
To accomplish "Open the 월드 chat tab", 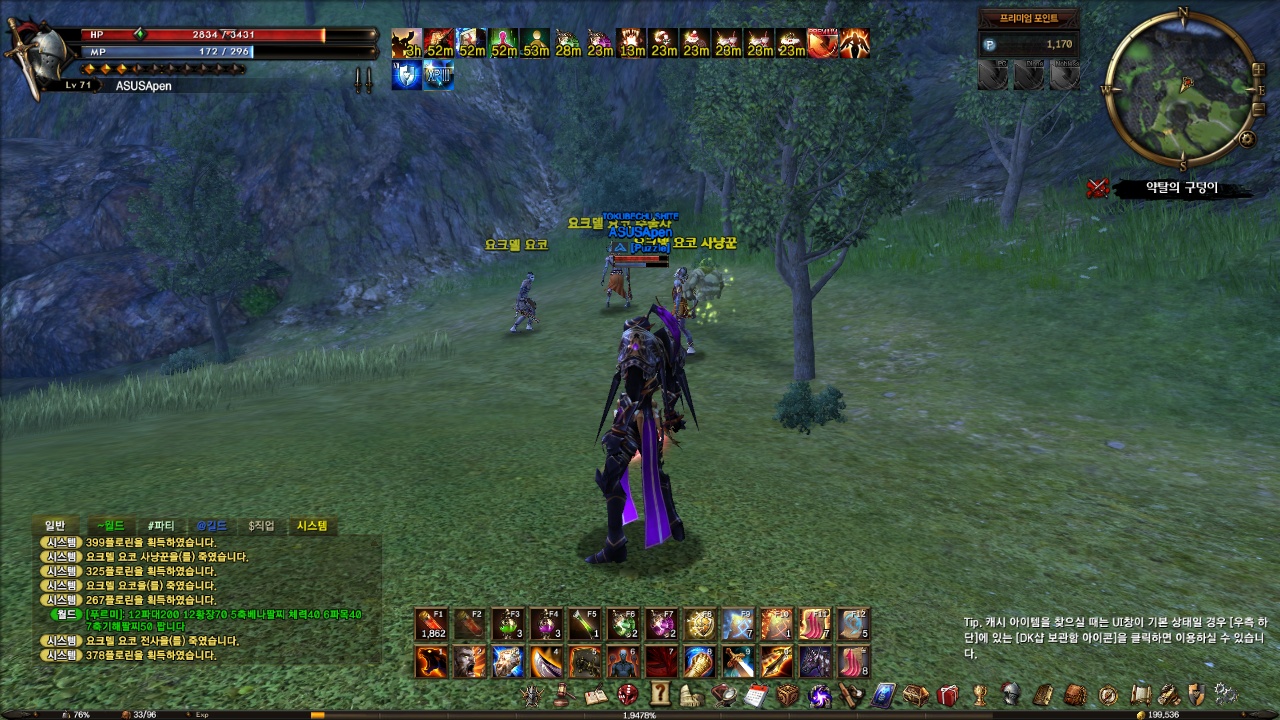I will (108, 526).
